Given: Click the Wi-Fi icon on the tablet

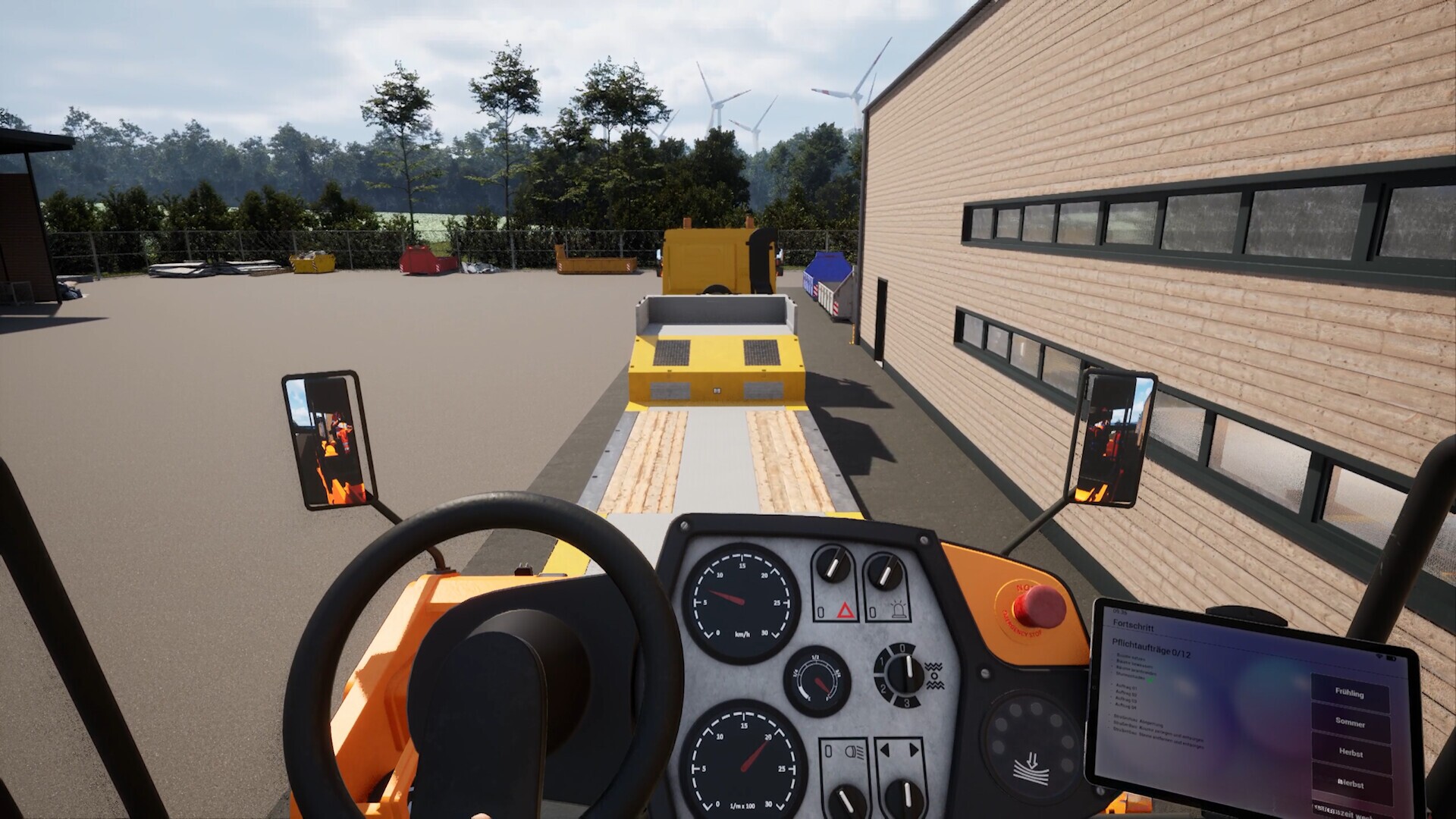Looking at the screenshot, I should (1379, 657).
